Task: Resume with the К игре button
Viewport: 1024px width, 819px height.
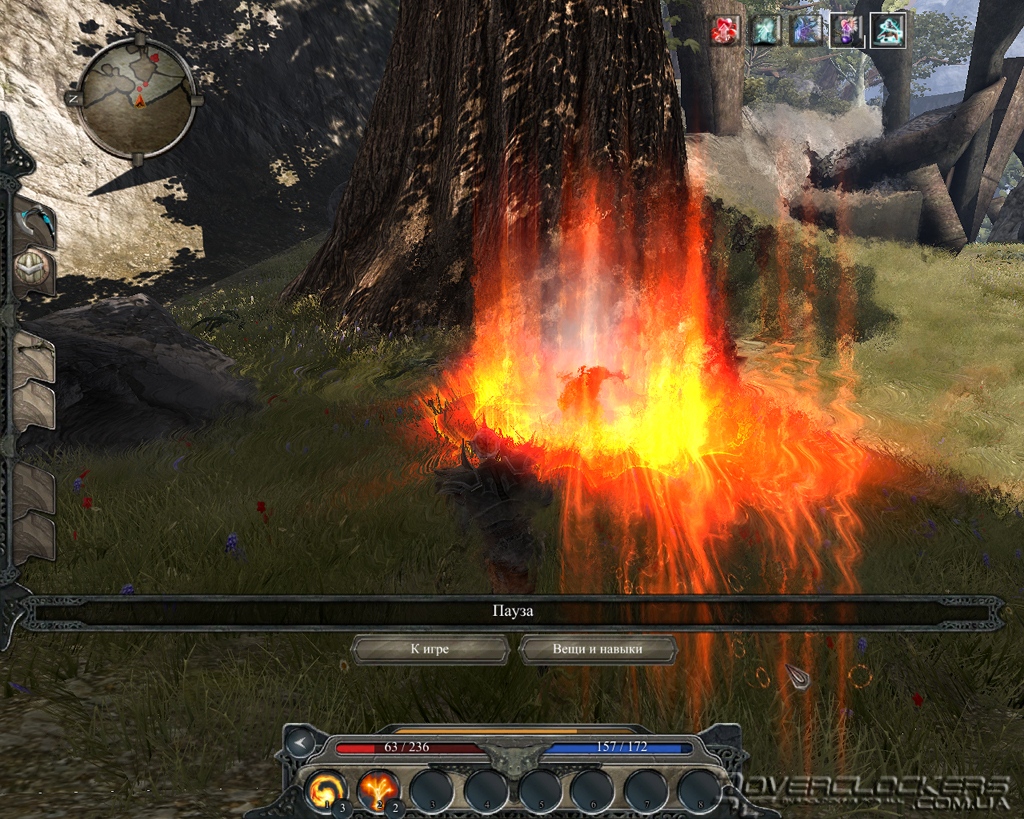Action: 430,649
